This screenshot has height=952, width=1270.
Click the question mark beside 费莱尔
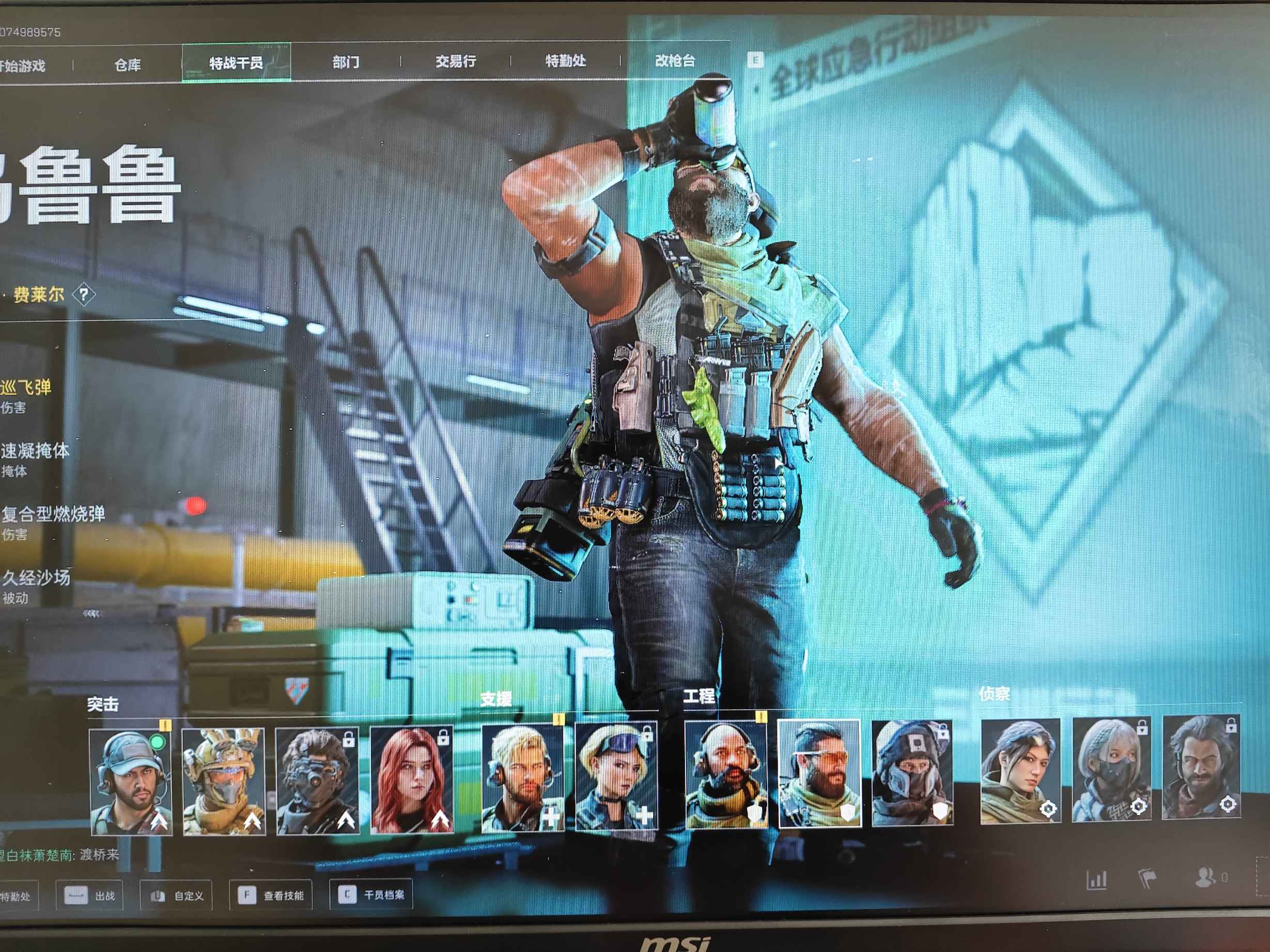tap(84, 295)
